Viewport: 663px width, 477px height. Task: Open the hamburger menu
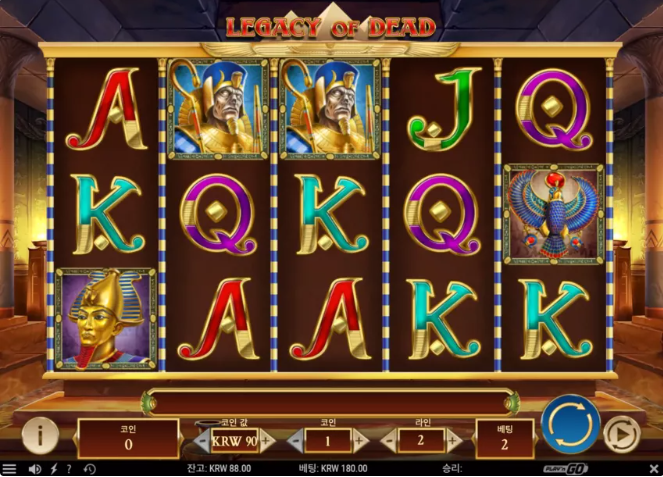click(x=9, y=468)
